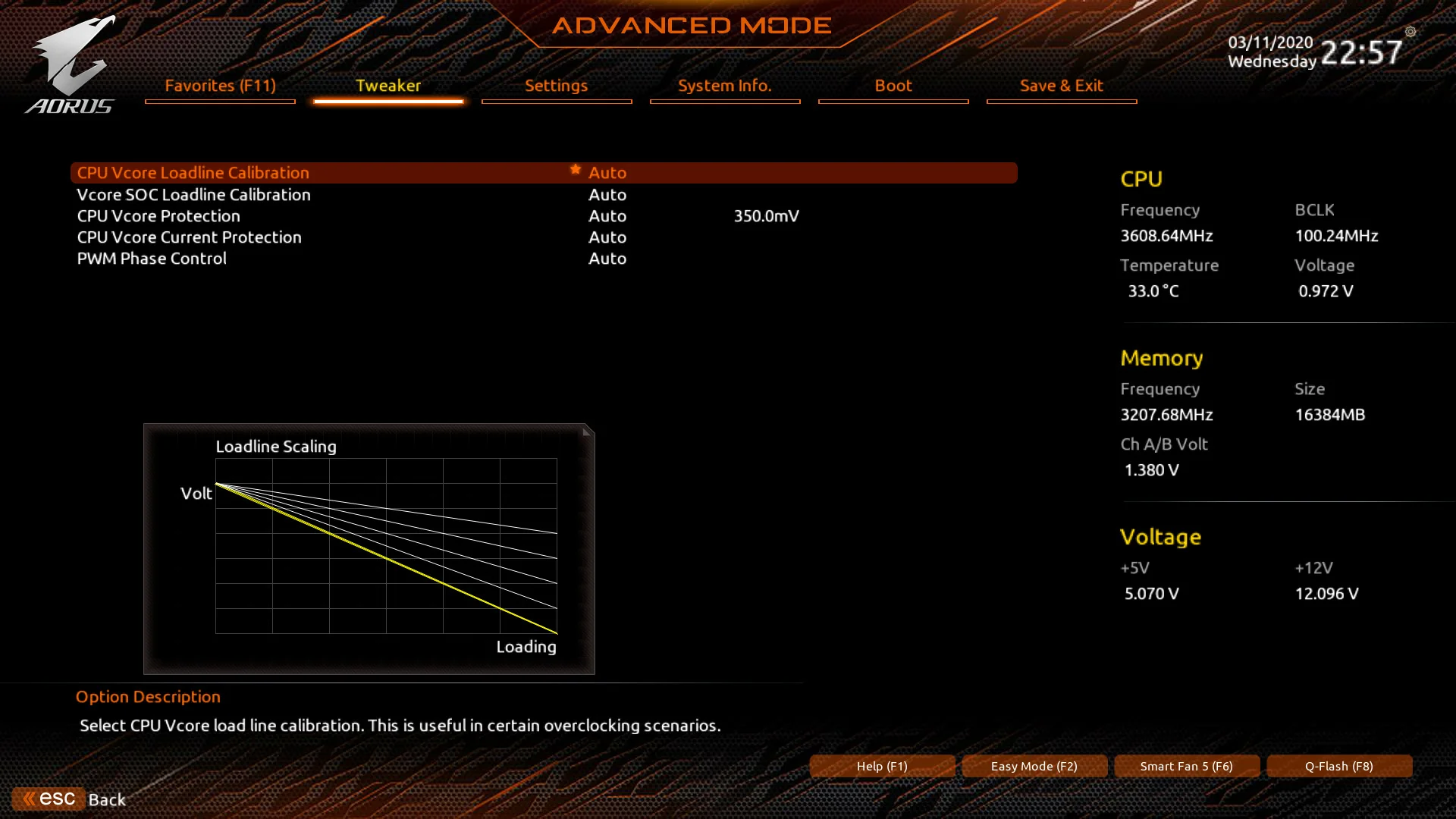This screenshot has height=819, width=1456.
Task: Select the CPU Vcore Protection setting
Action: click(158, 216)
